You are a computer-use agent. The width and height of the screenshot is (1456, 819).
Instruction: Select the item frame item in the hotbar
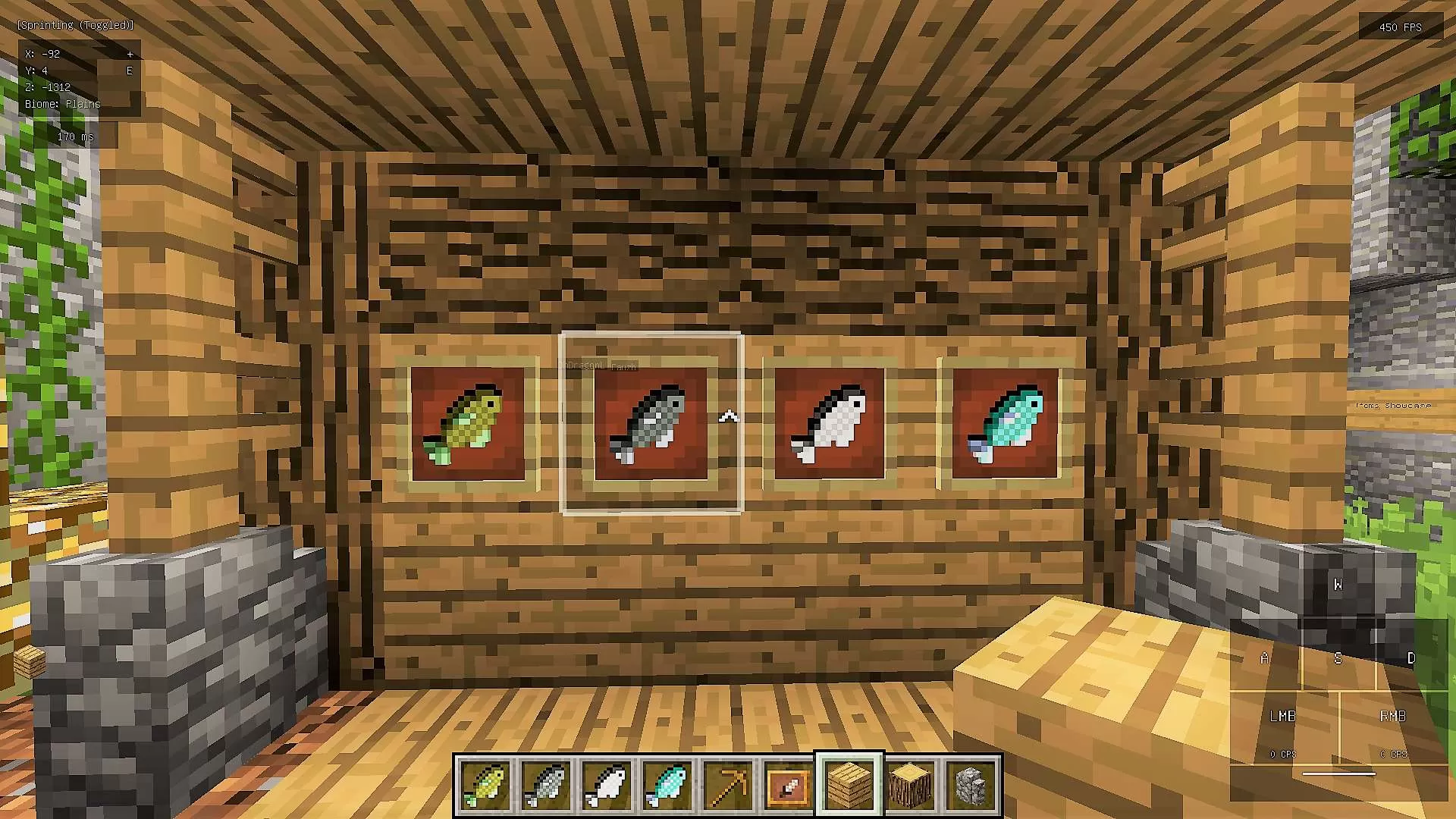click(789, 785)
